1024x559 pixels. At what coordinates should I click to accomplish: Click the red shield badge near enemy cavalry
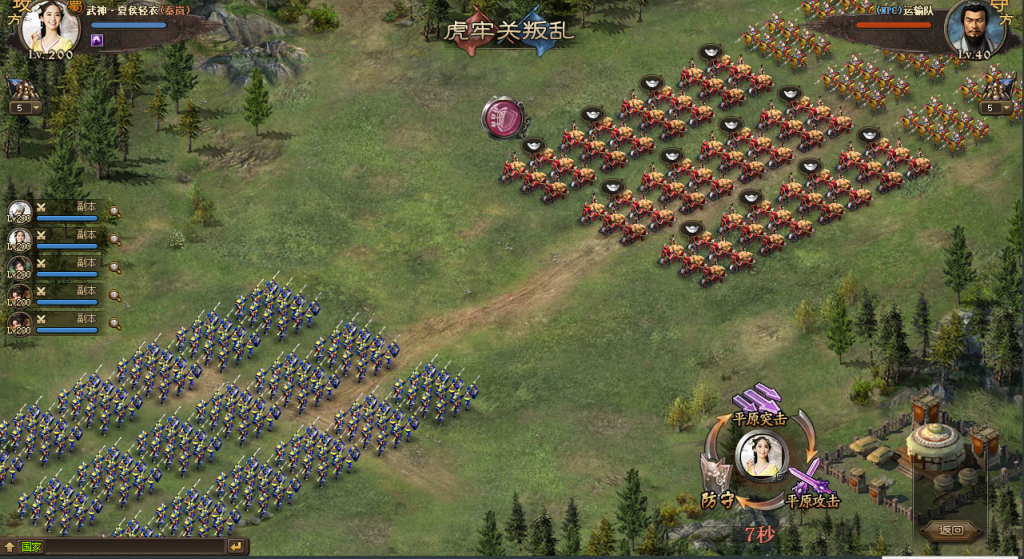[504, 117]
